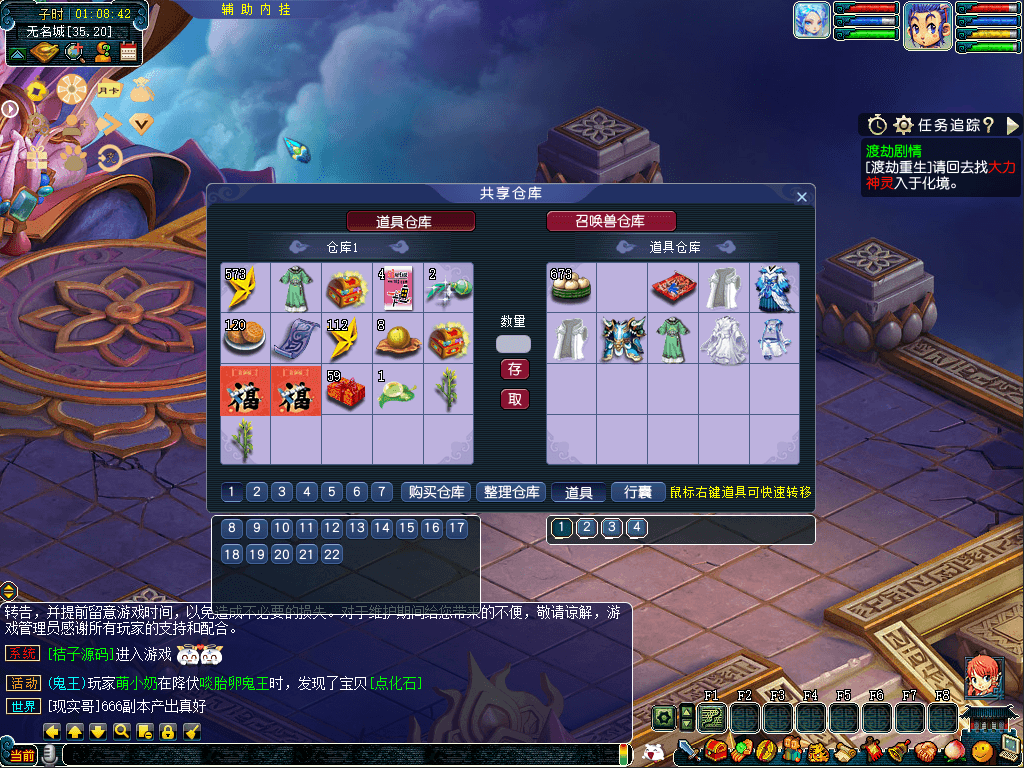The width and height of the screenshot is (1024, 768).
Task: Select the 购买仓库 button
Action: point(437,492)
